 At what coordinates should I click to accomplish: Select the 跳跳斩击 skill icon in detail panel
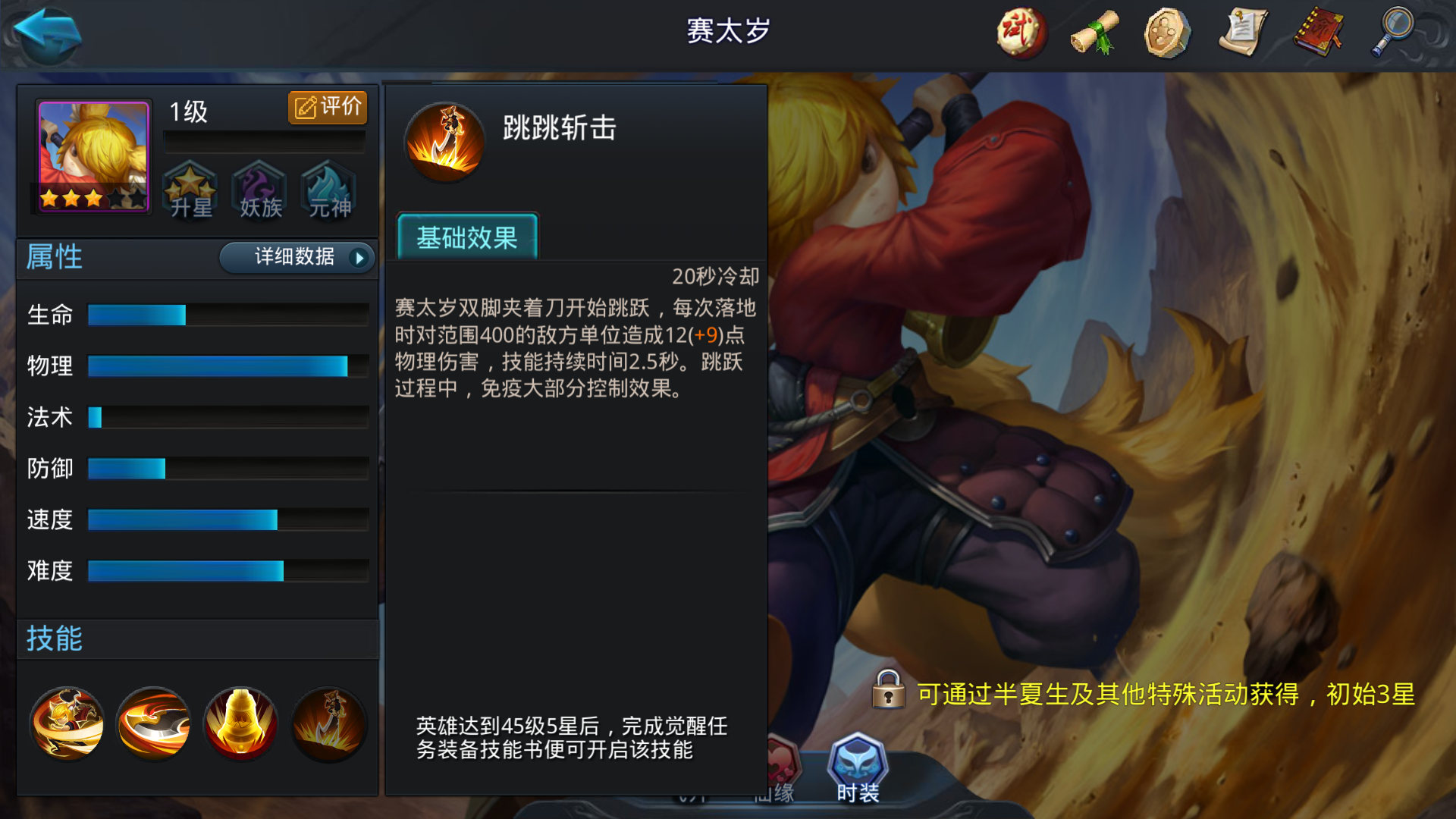coord(444,140)
